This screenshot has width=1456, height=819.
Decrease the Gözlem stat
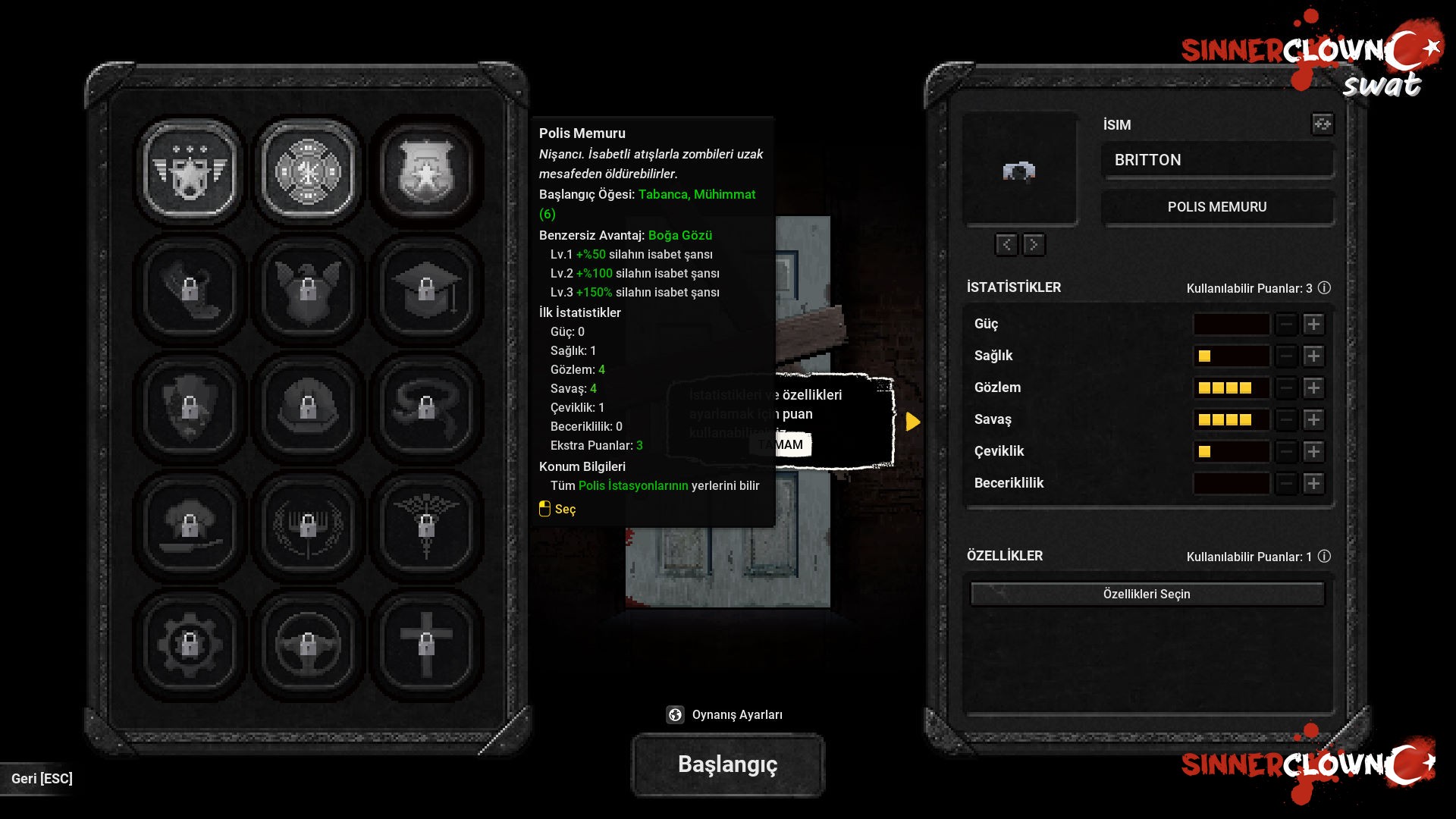click(x=1286, y=388)
